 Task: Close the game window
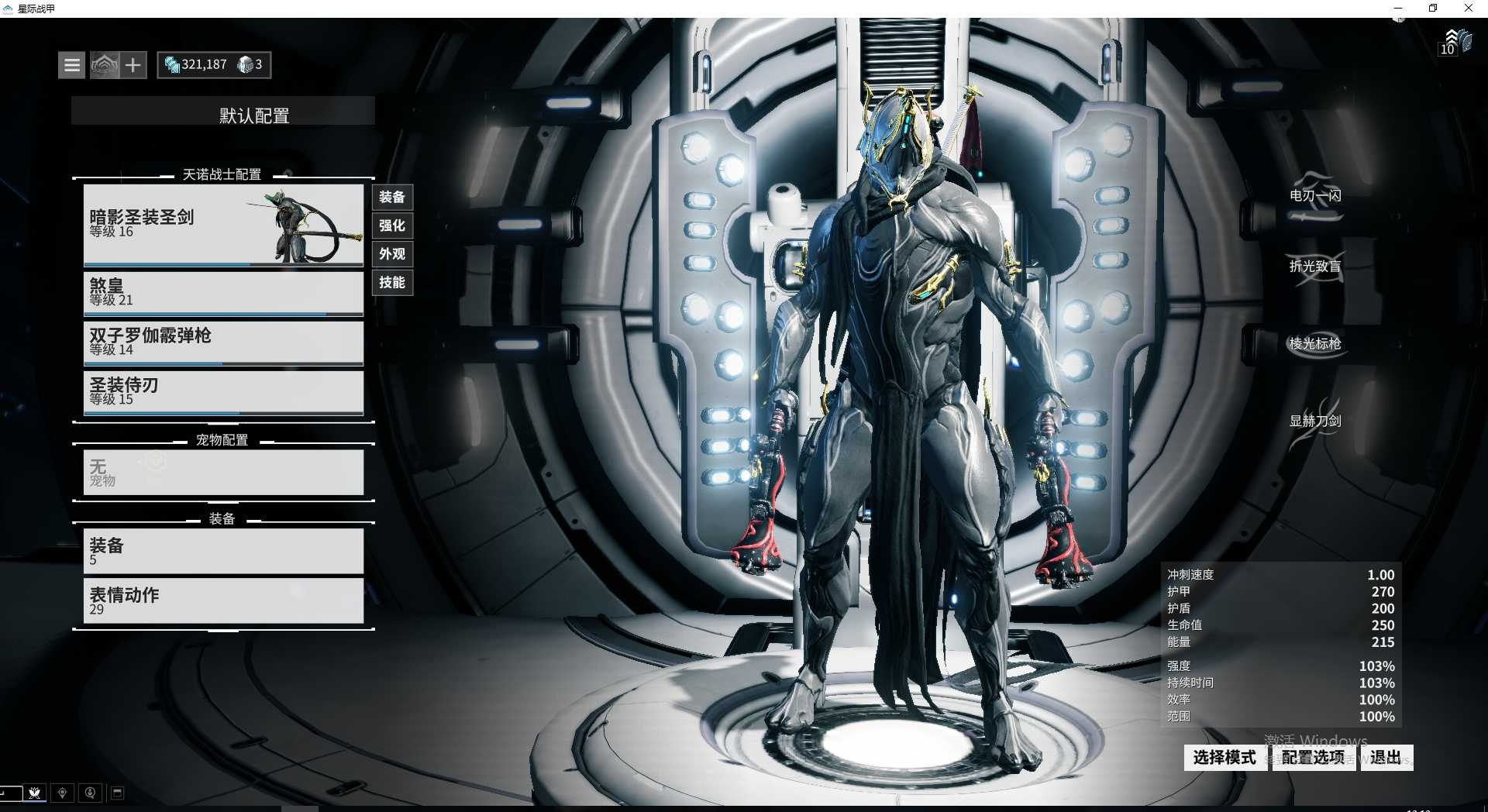[x=1468, y=9]
